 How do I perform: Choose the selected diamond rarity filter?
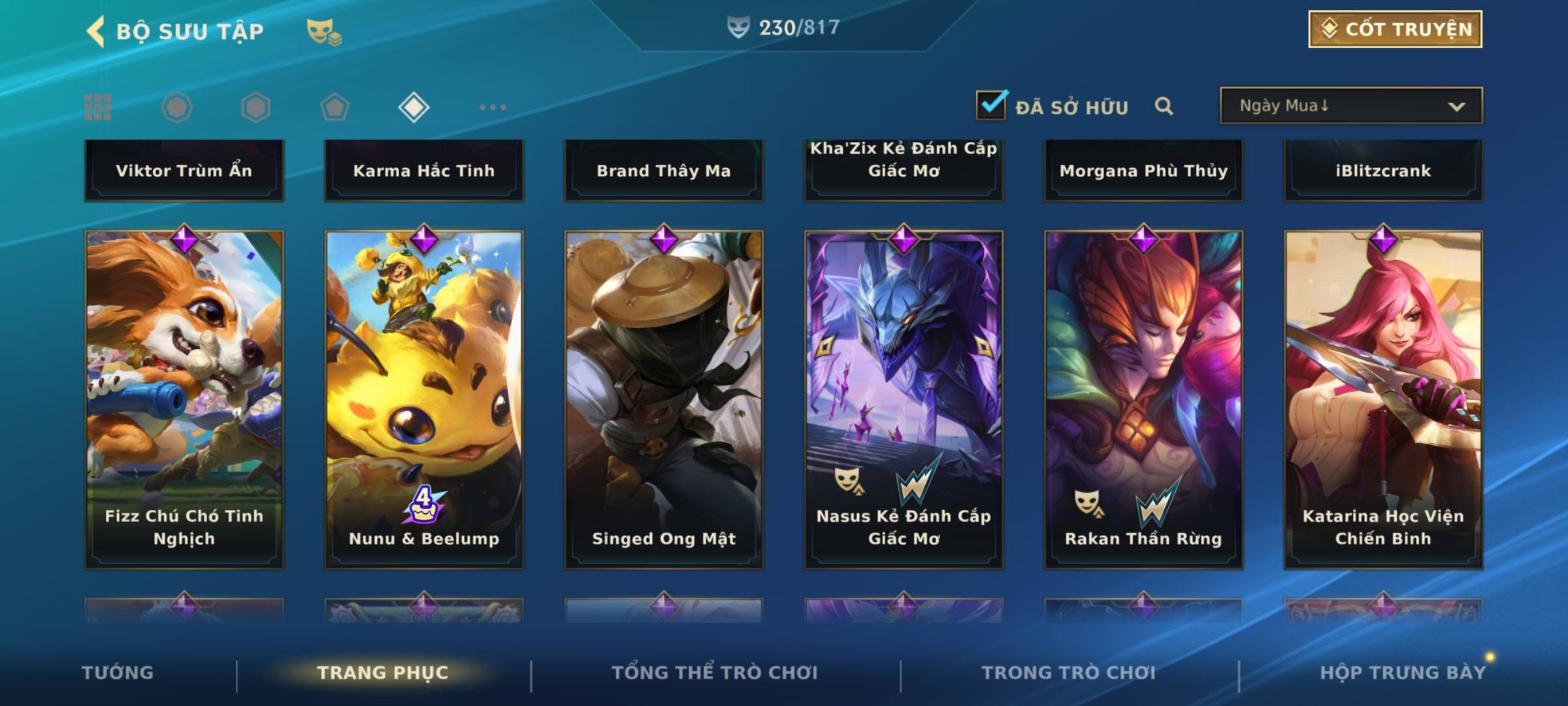point(414,107)
